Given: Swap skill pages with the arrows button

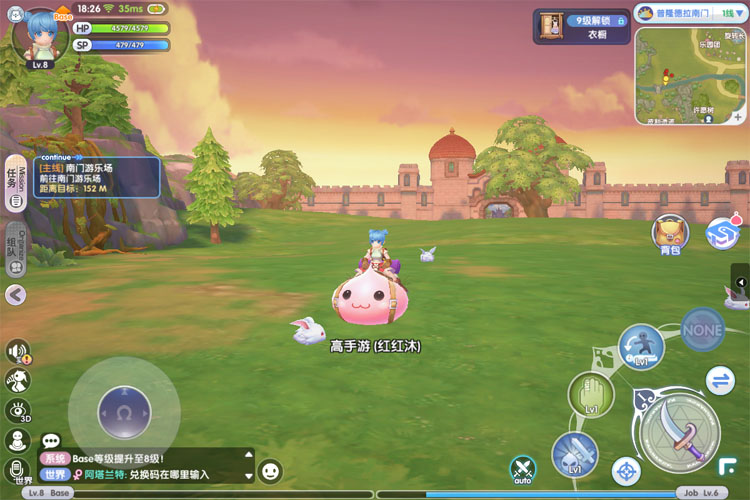Looking at the screenshot, I should click(719, 380).
